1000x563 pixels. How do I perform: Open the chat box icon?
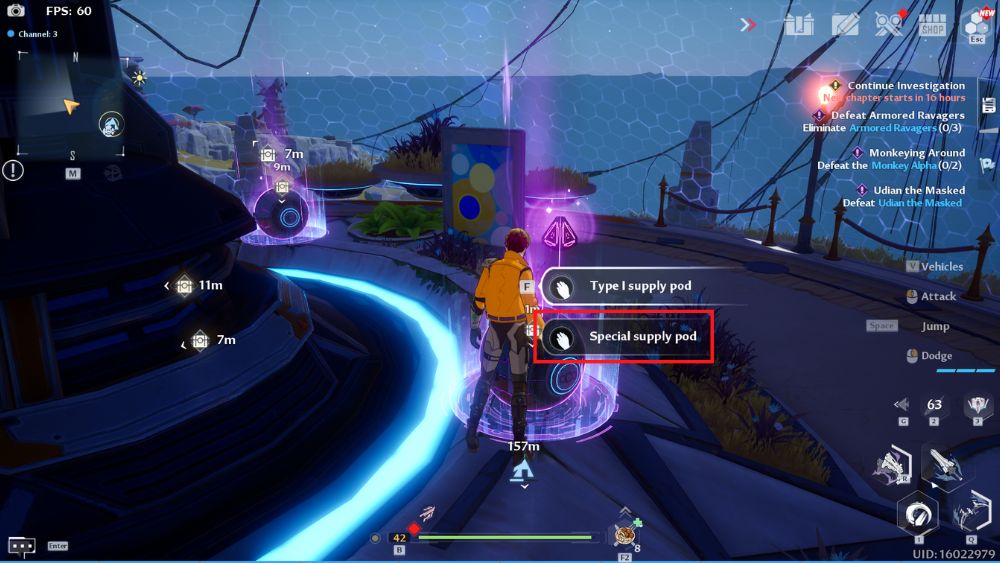click(x=22, y=546)
